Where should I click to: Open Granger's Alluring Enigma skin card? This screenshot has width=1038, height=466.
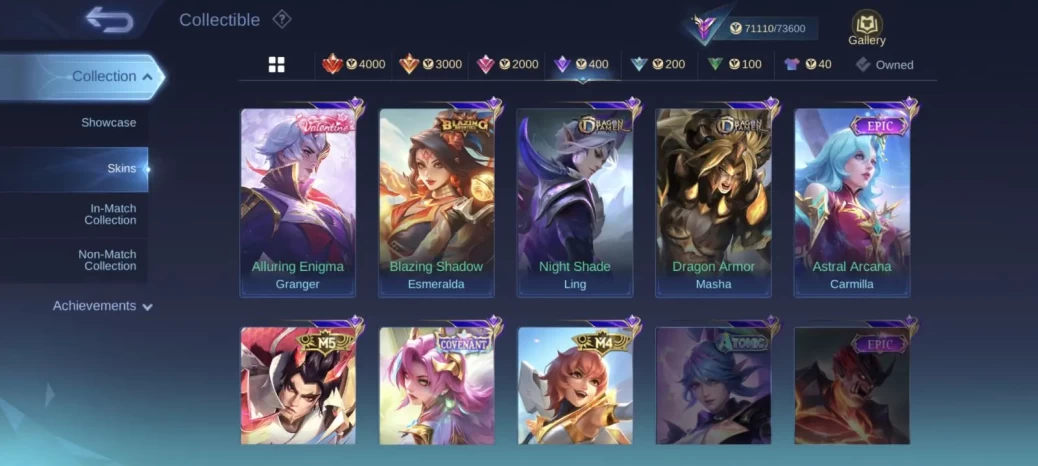298,202
